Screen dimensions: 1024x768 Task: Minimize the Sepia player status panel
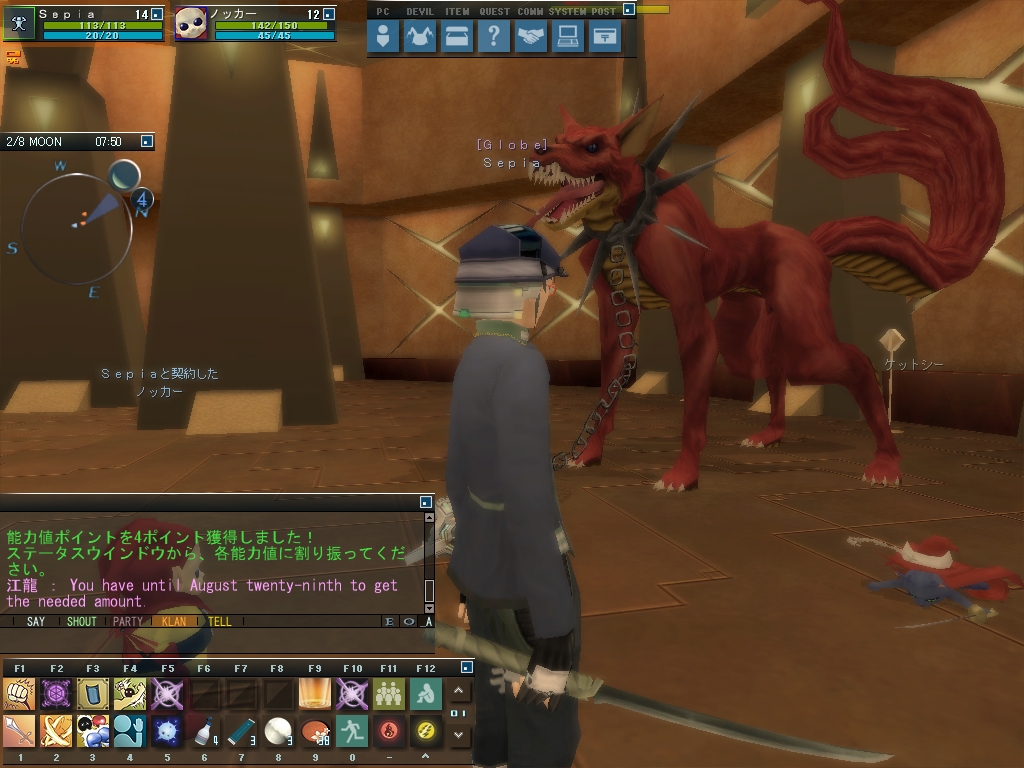coord(156,15)
